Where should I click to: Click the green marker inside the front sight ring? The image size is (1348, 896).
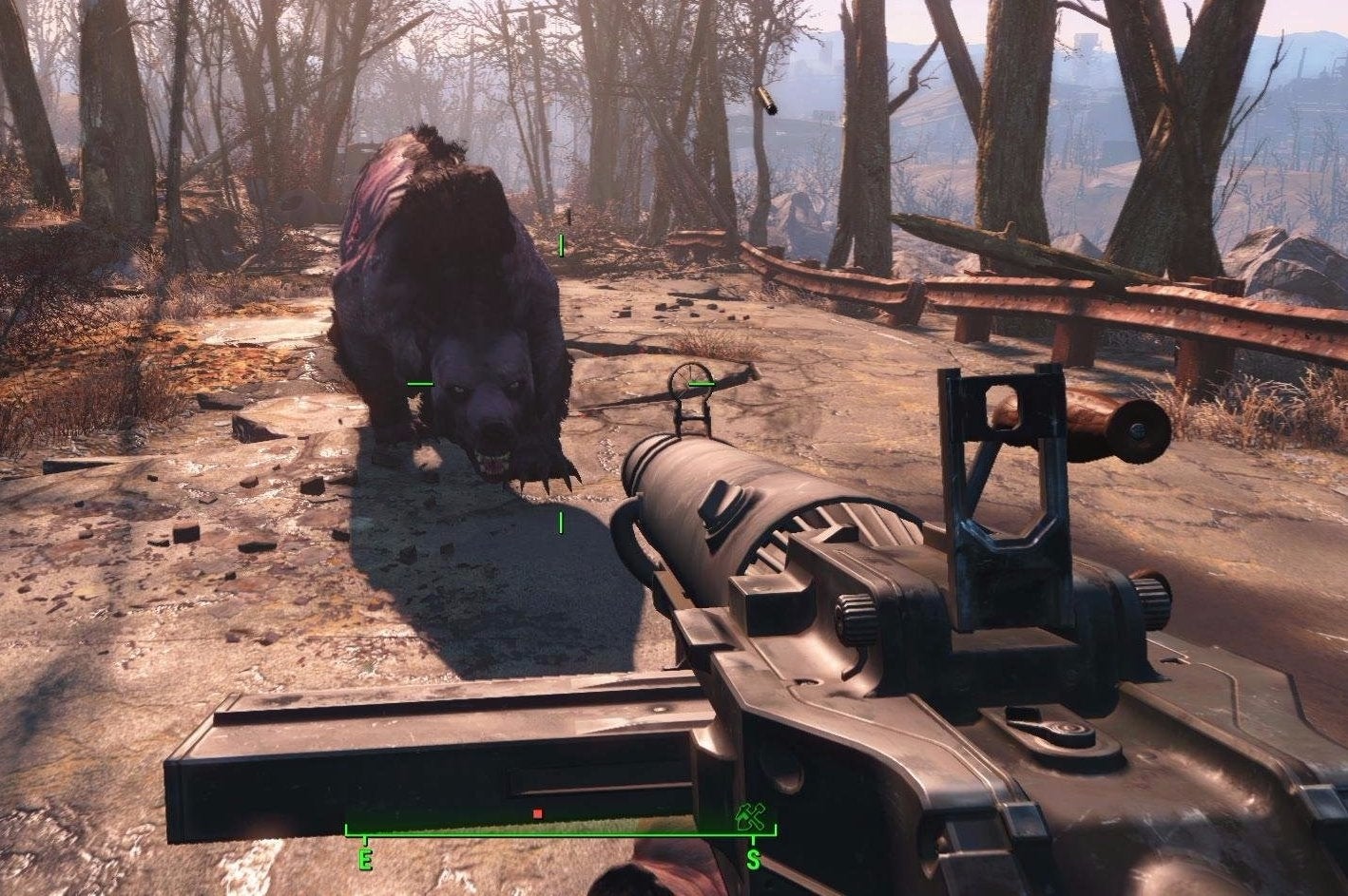(x=700, y=383)
